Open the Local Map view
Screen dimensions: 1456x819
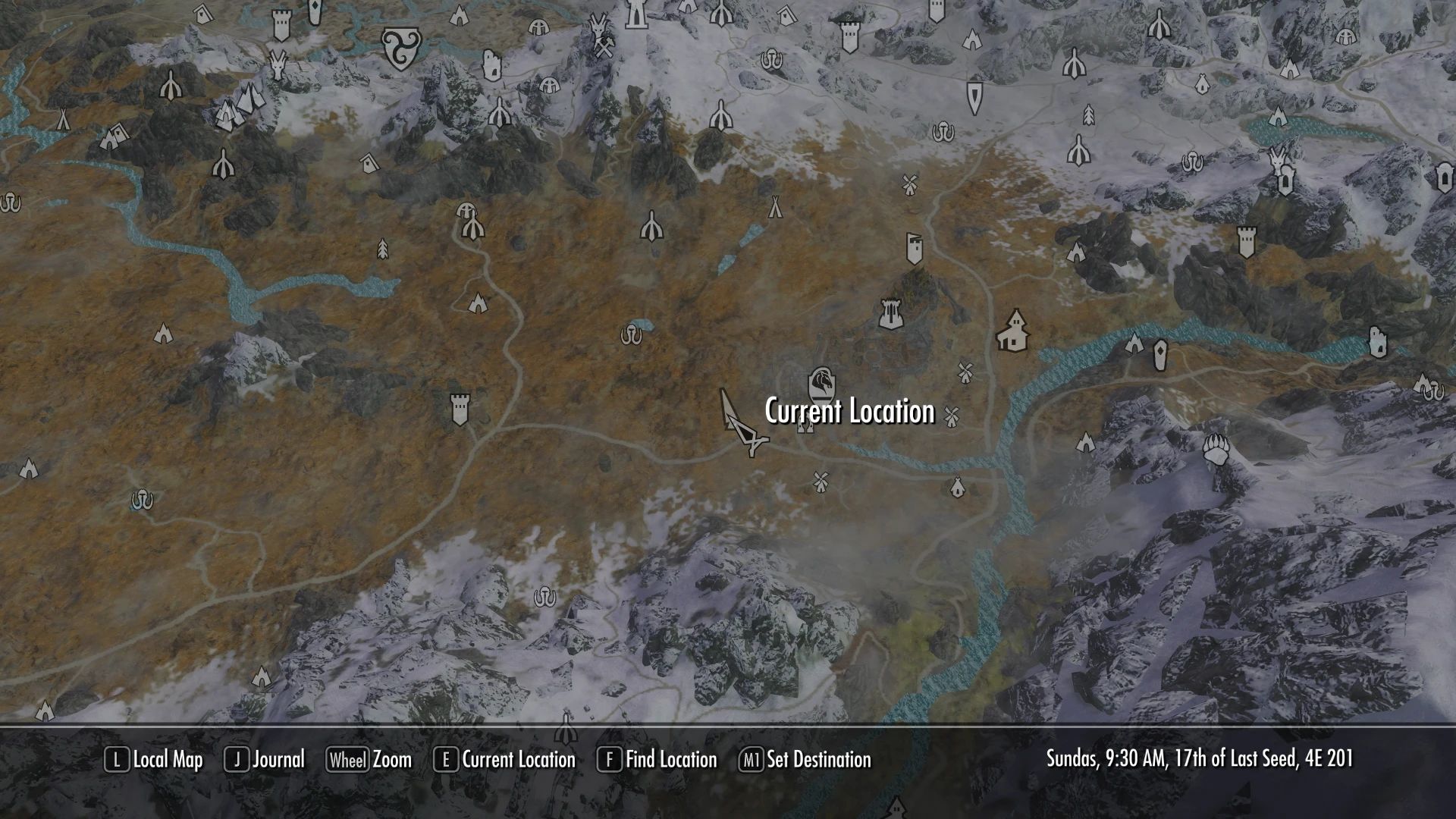point(154,760)
